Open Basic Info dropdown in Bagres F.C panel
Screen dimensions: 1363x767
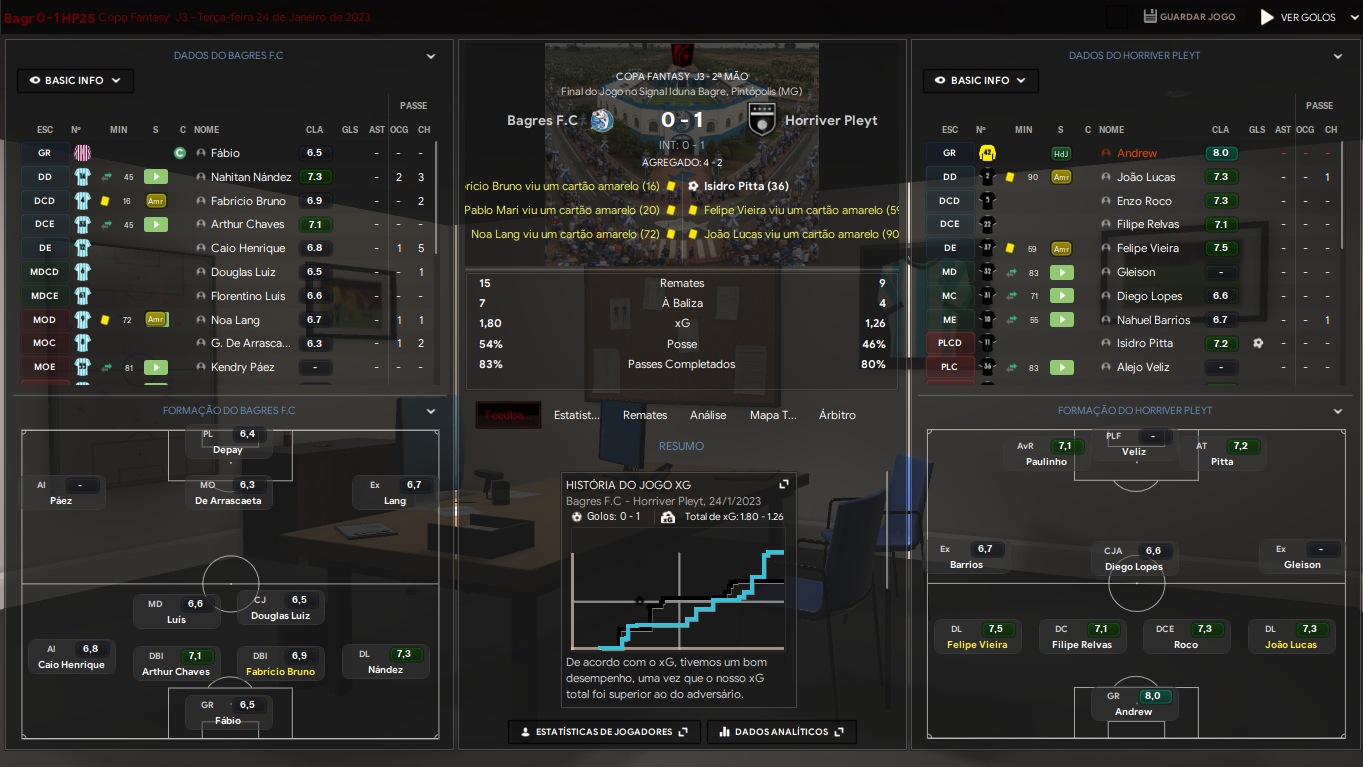[75, 81]
